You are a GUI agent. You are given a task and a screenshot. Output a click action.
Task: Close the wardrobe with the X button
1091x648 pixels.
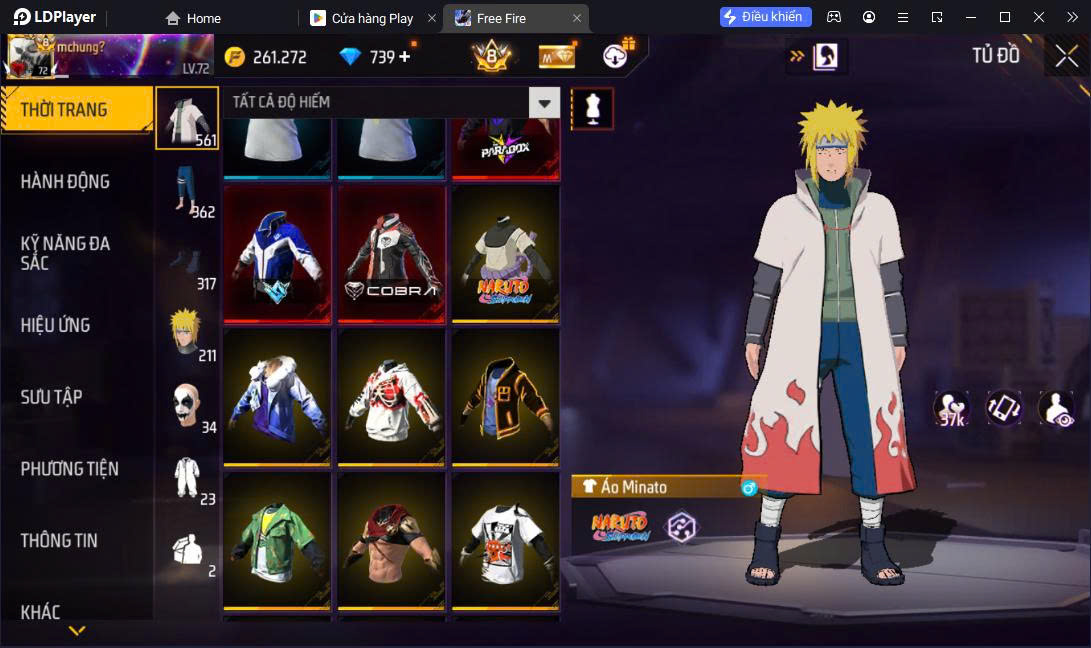point(1066,56)
